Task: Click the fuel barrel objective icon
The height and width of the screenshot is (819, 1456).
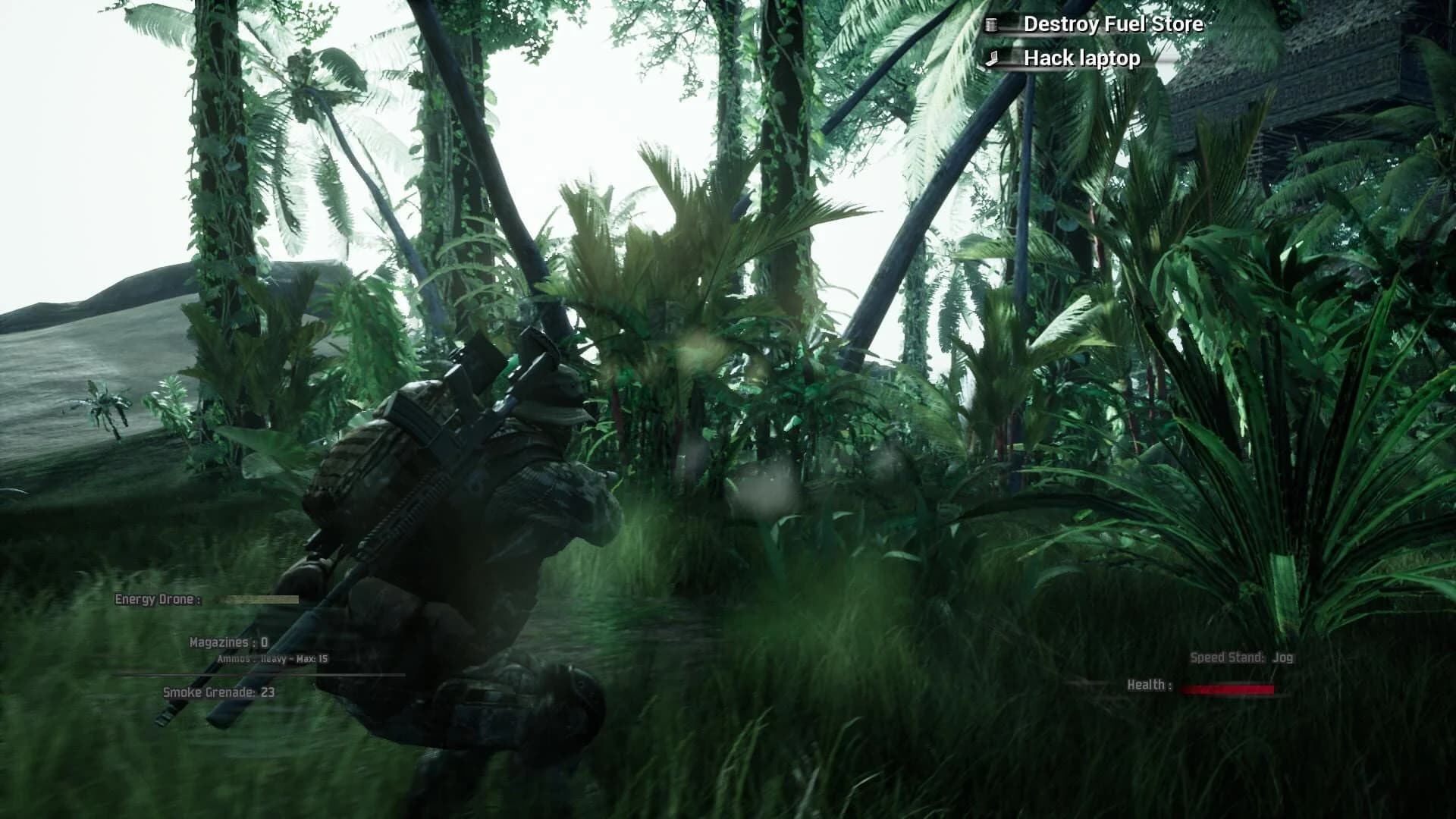Action: [x=991, y=24]
